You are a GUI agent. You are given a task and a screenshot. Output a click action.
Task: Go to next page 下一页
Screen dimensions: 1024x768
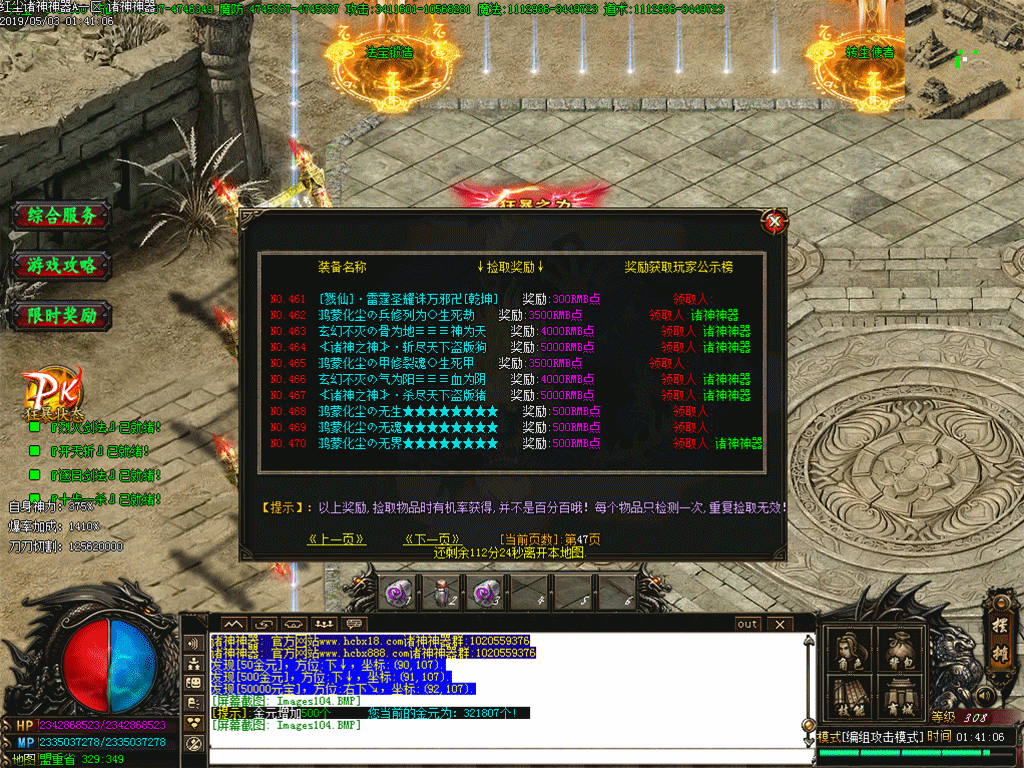[432, 539]
